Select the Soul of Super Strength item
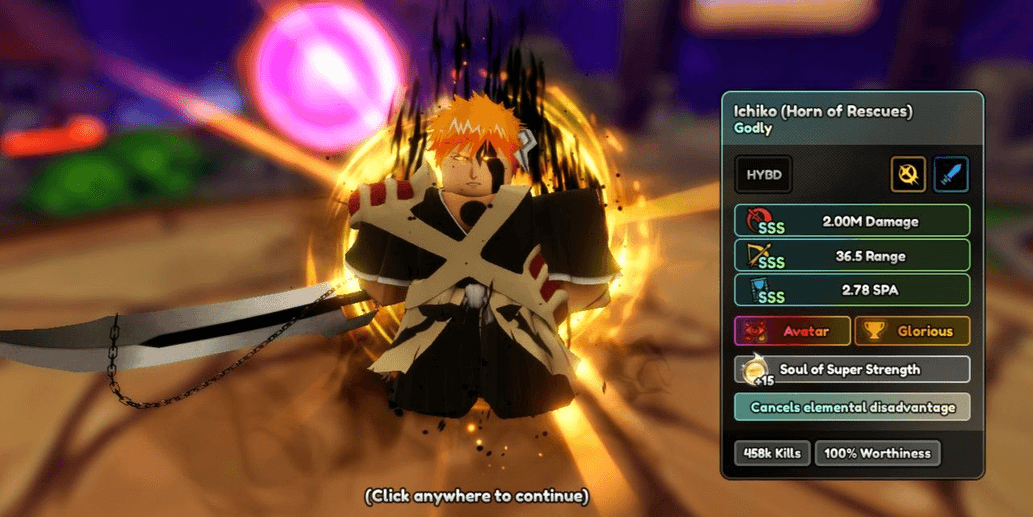This screenshot has height=517, width=1033. 852,369
